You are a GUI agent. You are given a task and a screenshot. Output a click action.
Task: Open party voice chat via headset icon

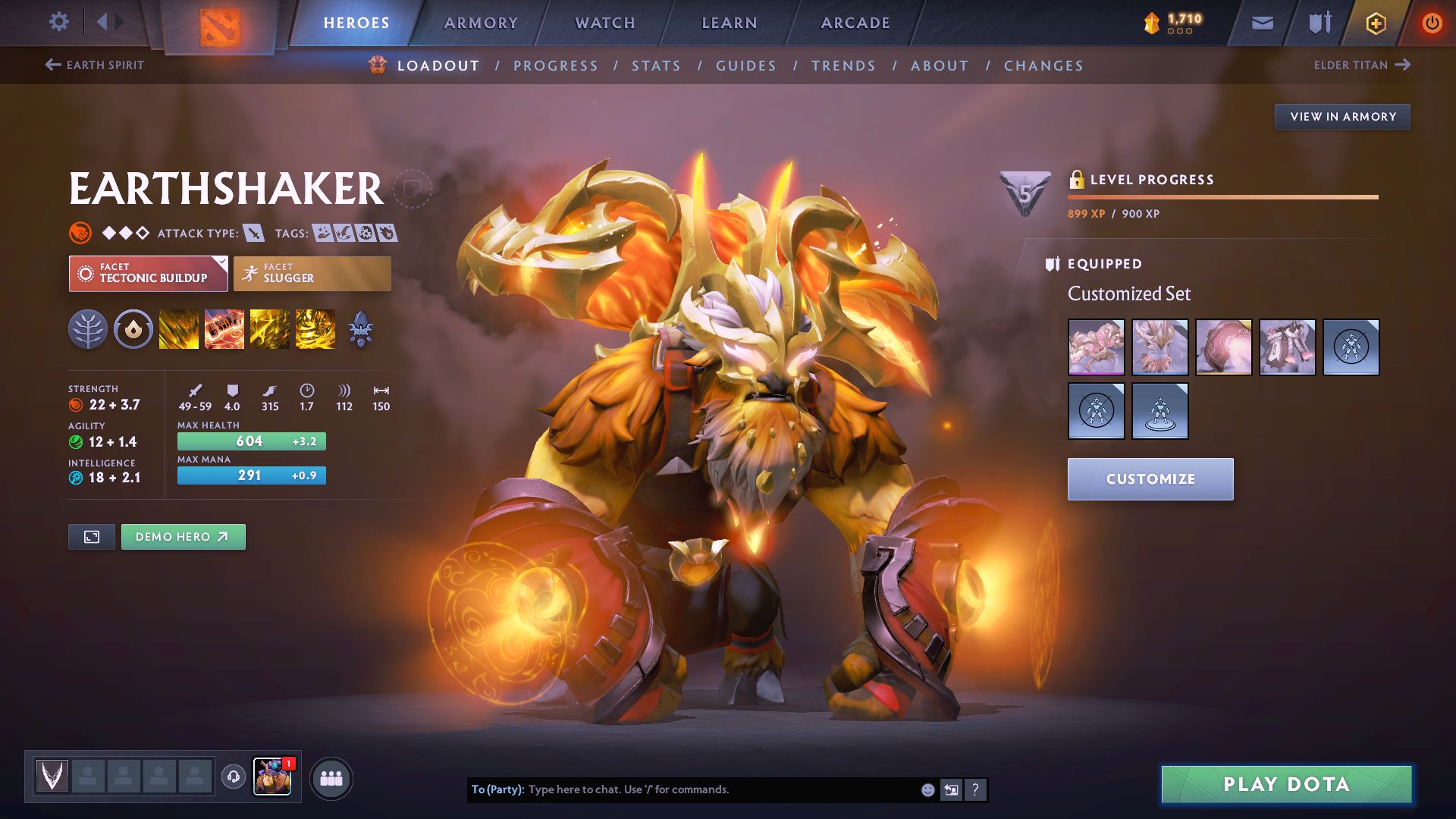[x=233, y=777]
